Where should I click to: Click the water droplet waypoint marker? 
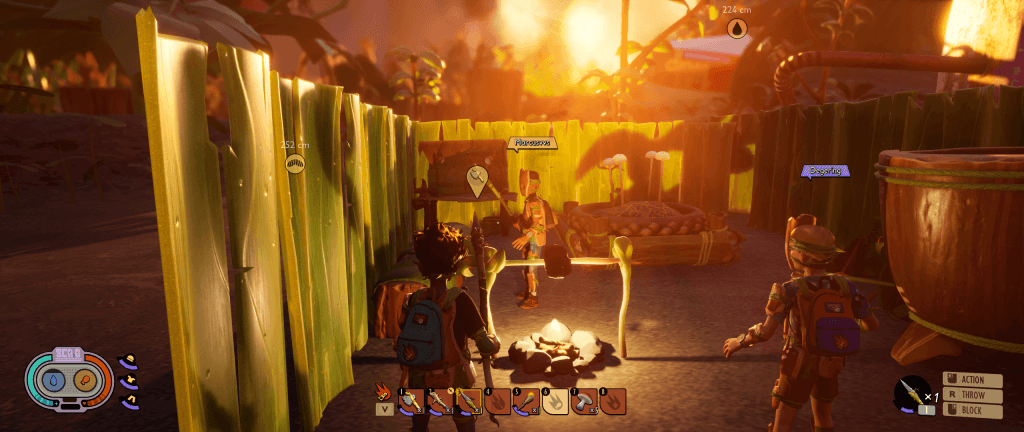point(737,30)
